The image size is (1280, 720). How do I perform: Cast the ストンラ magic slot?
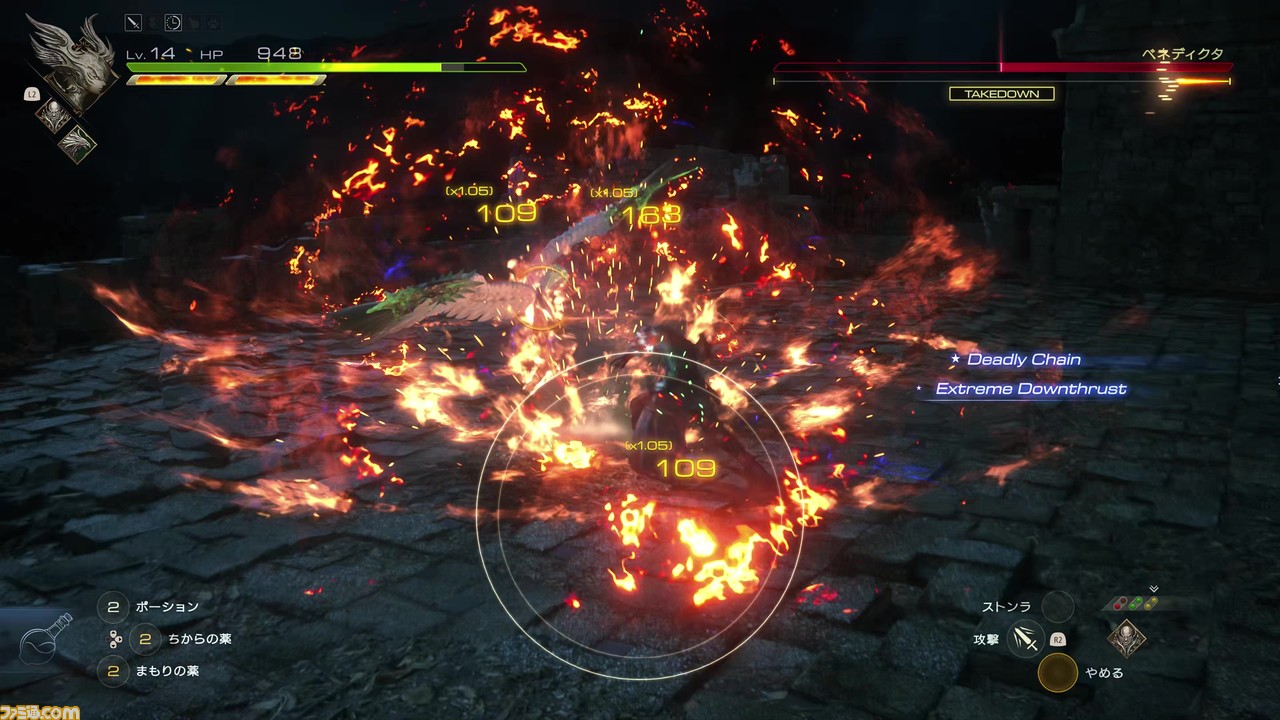pyautogui.click(x=1057, y=606)
